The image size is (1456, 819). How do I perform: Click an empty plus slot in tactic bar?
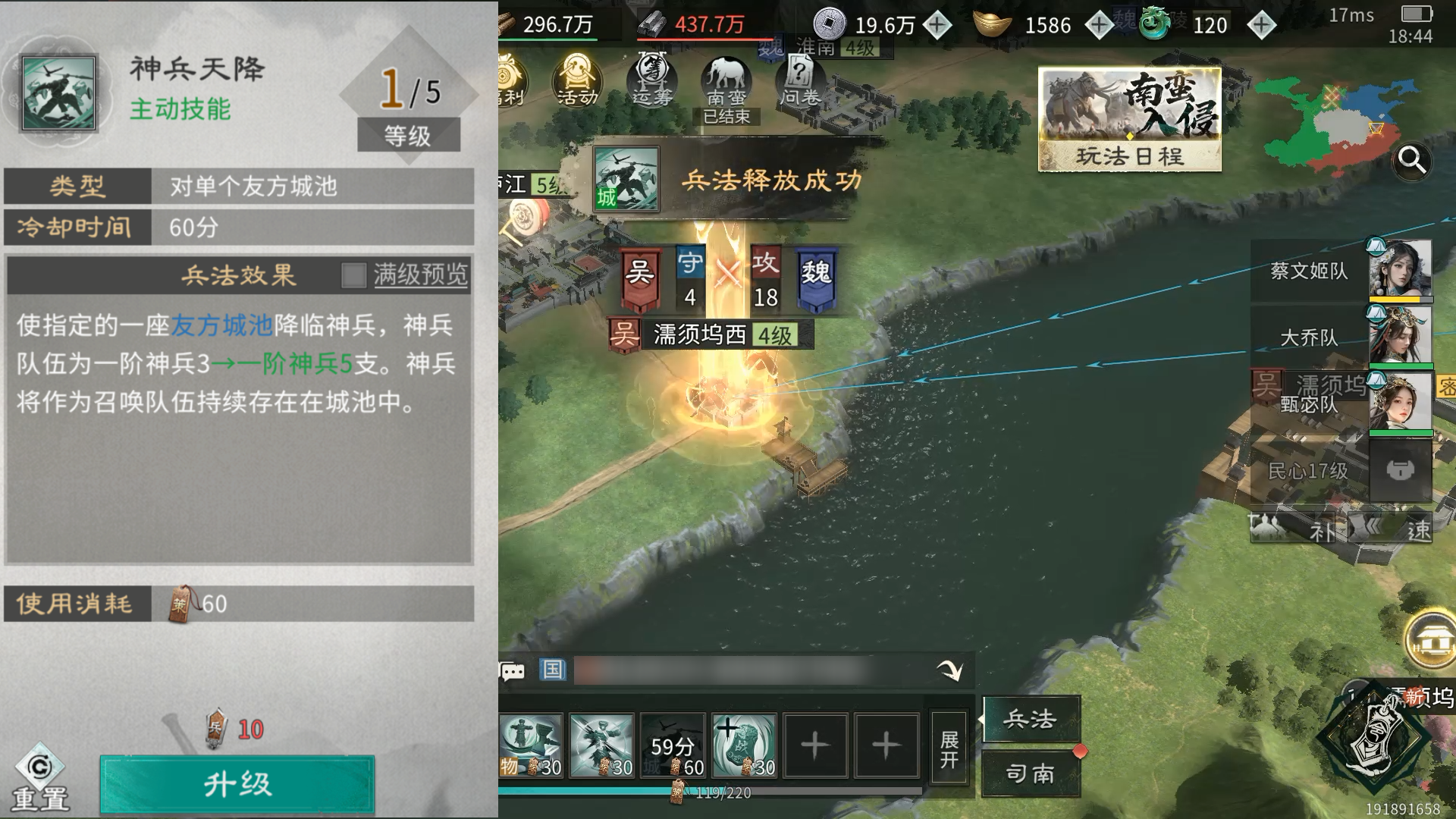(815, 745)
